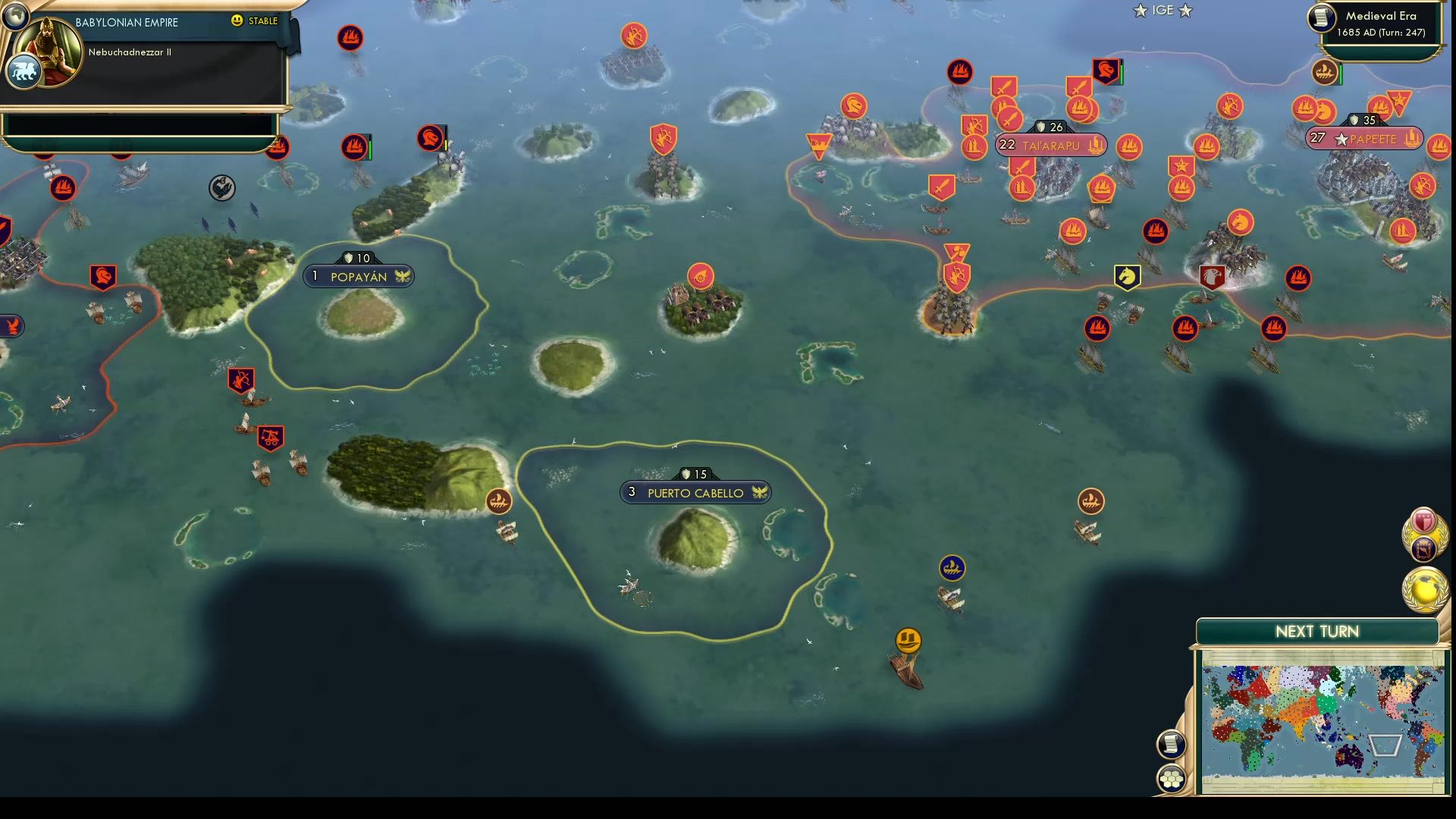Open the notification log scroll icon

coord(1172,743)
